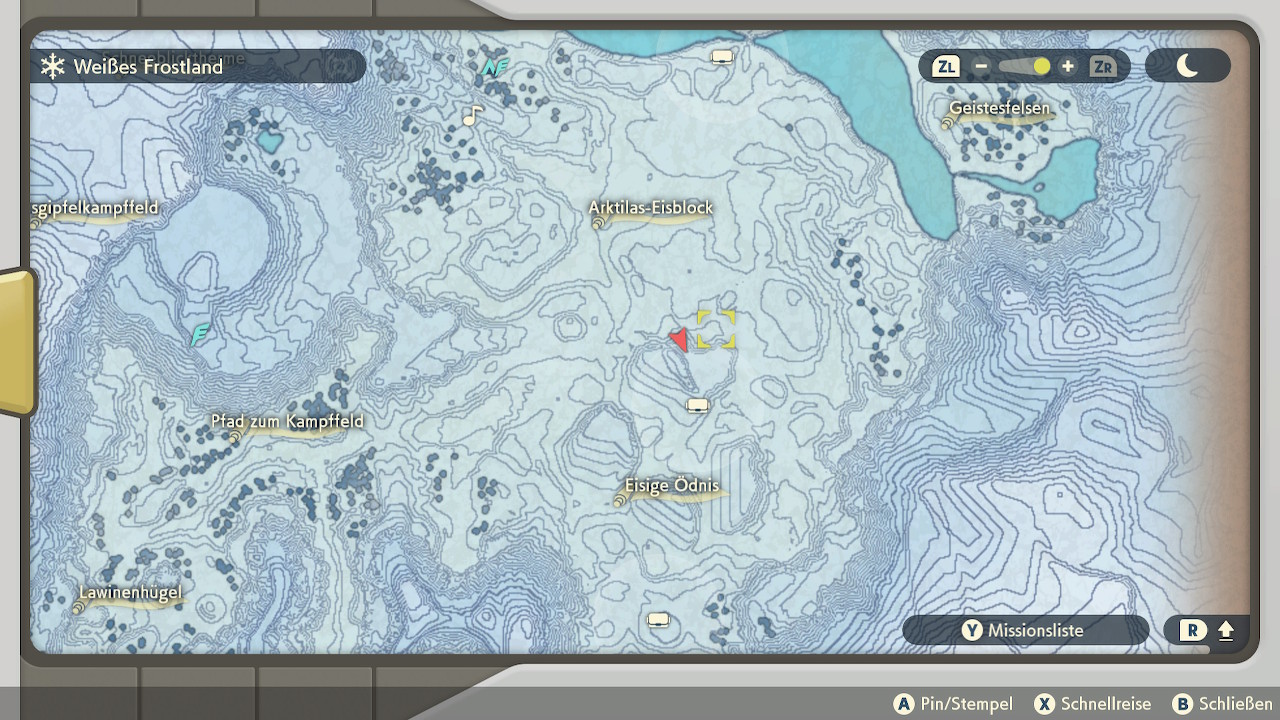
Task: Click the red player position arrow
Action: (680, 340)
